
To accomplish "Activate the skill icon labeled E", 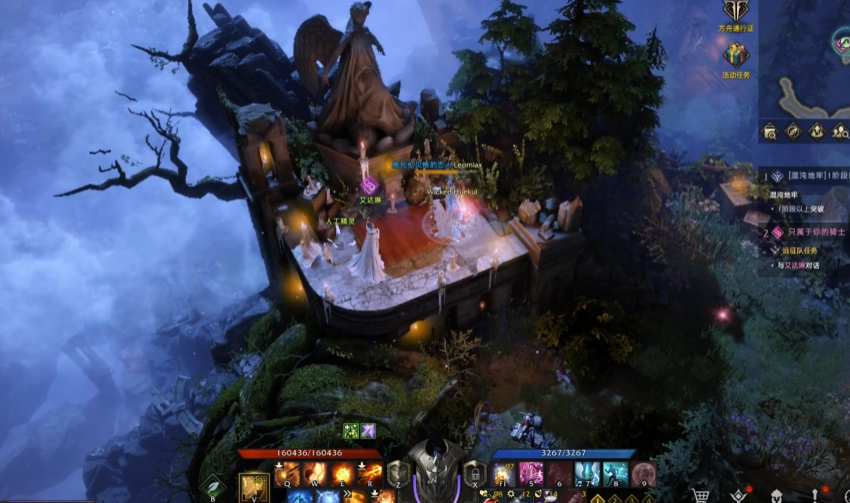I will coord(343,474).
